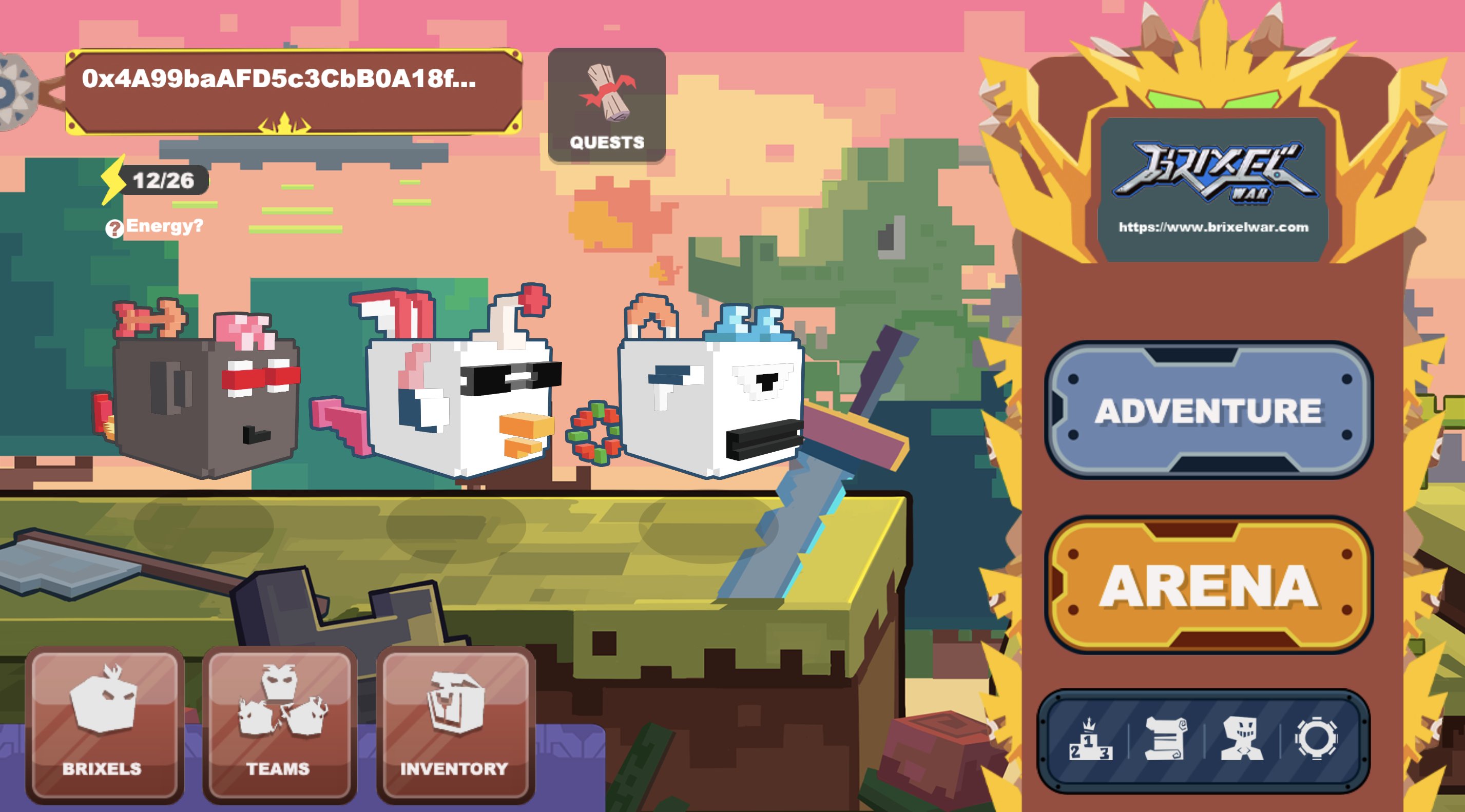
Task: Click the wallet address banner
Action: (293, 91)
